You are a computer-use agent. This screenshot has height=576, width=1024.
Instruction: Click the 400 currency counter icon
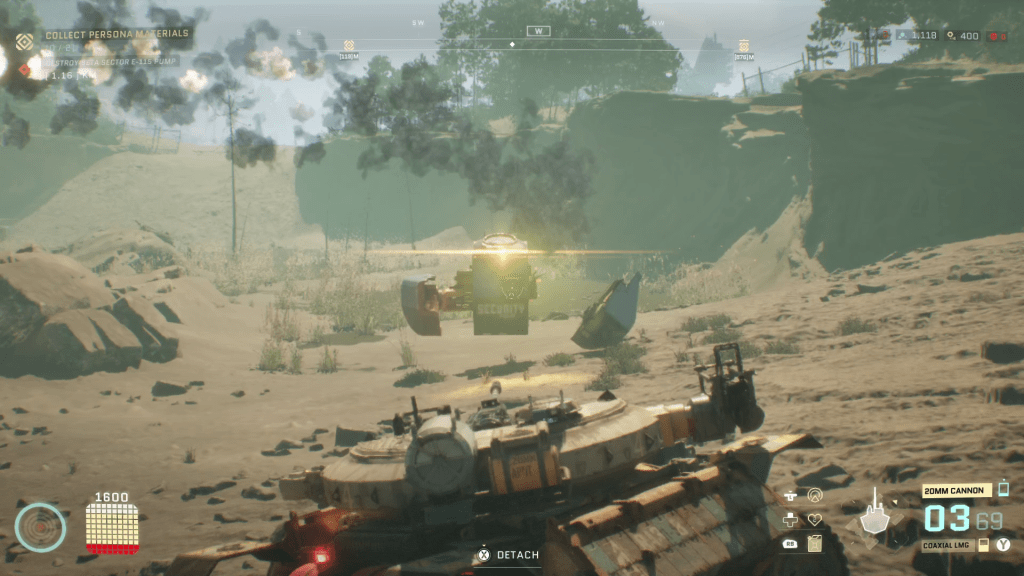tap(949, 36)
